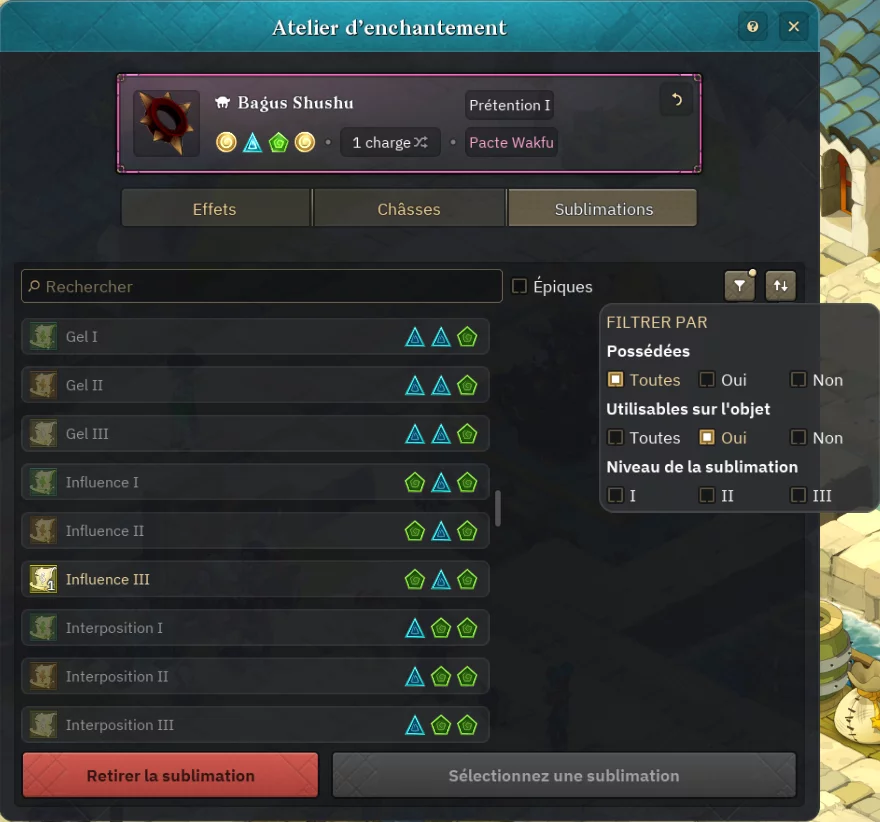
Task: Select the Influence III sublimation row
Action: (x=255, y=579)
